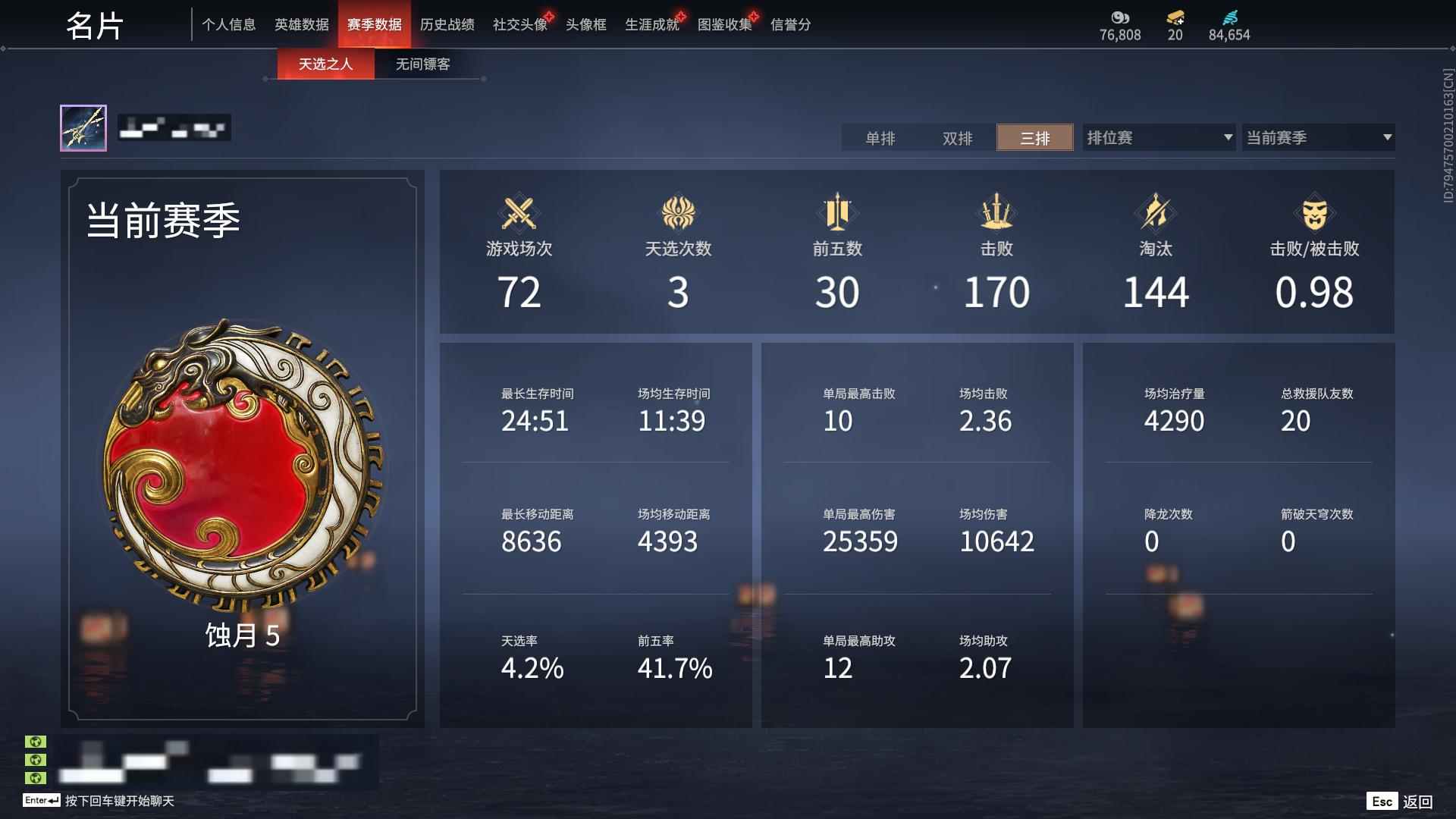
Task: Click the weapon avatar thumbnail near the name
Action: tap(86, 128)
